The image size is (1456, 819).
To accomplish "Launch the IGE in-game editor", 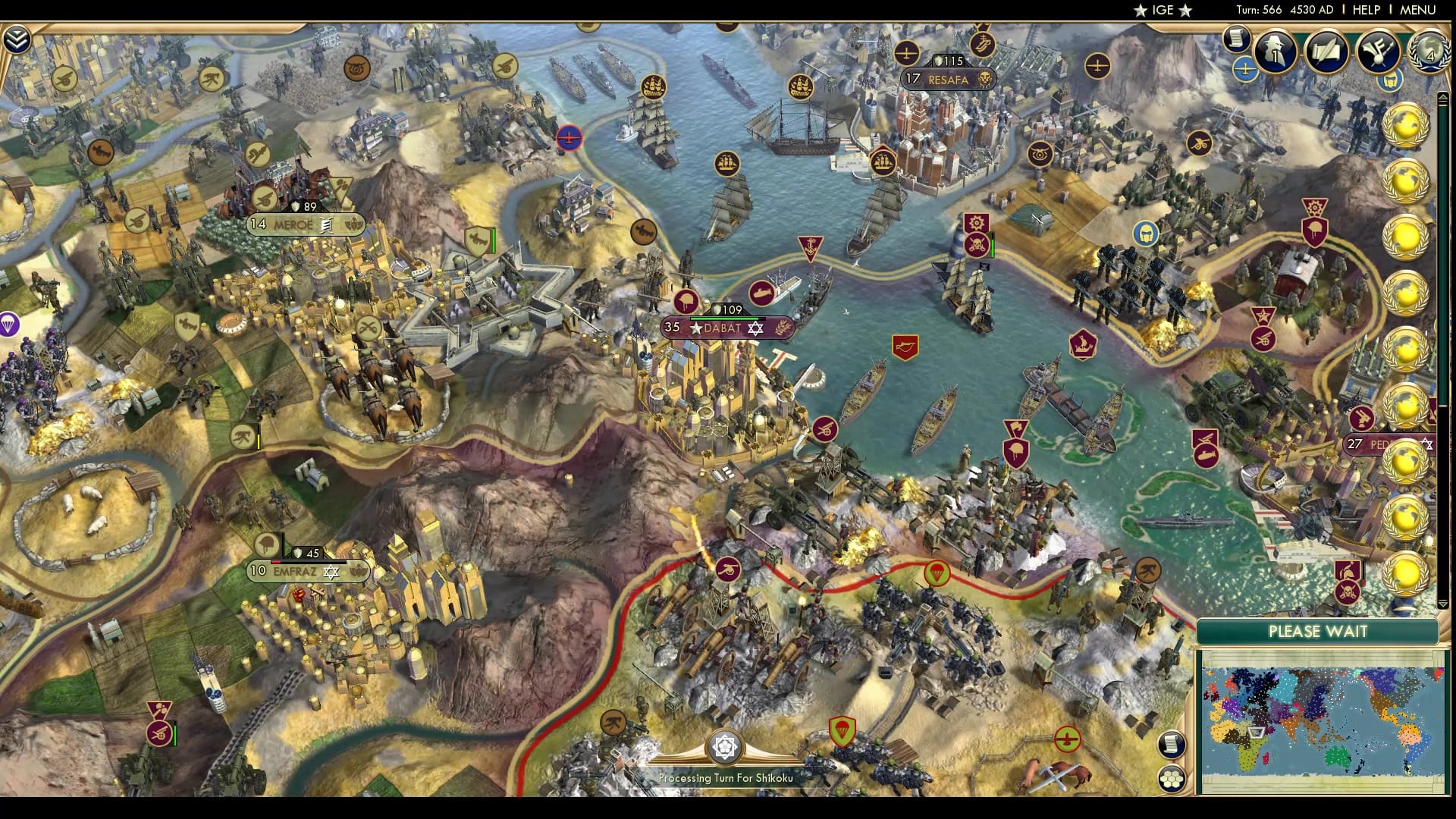I will coord(1163,10).
